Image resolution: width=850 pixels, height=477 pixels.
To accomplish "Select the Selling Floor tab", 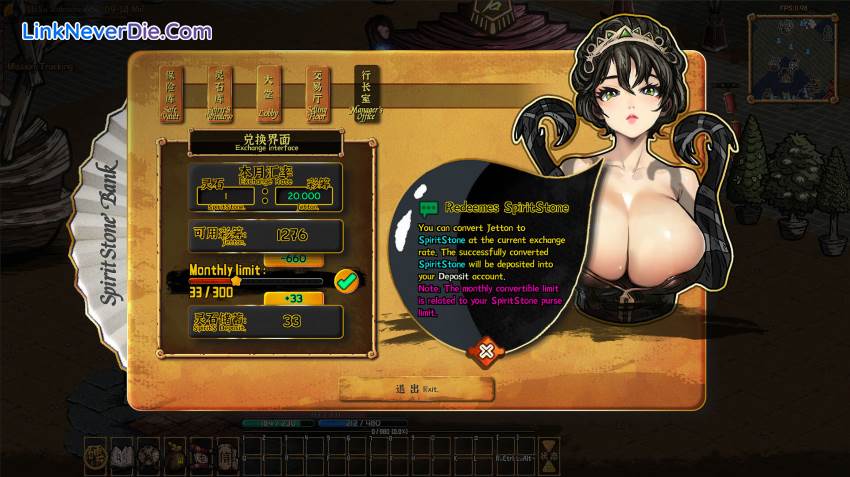I will point(318,96).
